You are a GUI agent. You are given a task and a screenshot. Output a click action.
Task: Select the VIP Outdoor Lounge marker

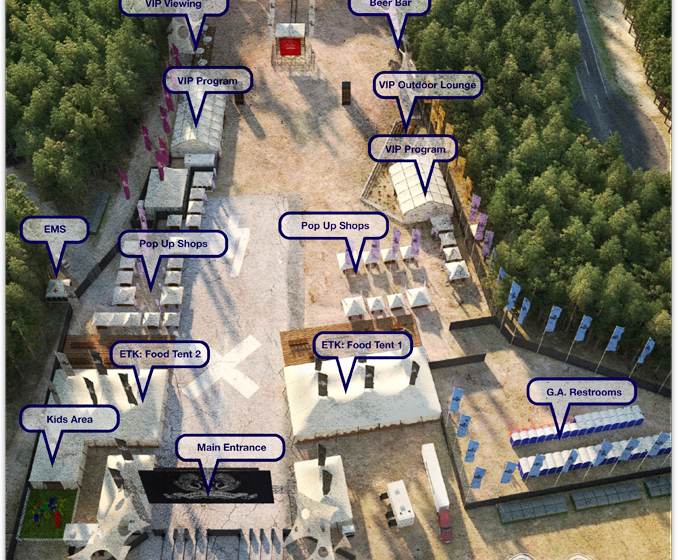pos(427,86)
